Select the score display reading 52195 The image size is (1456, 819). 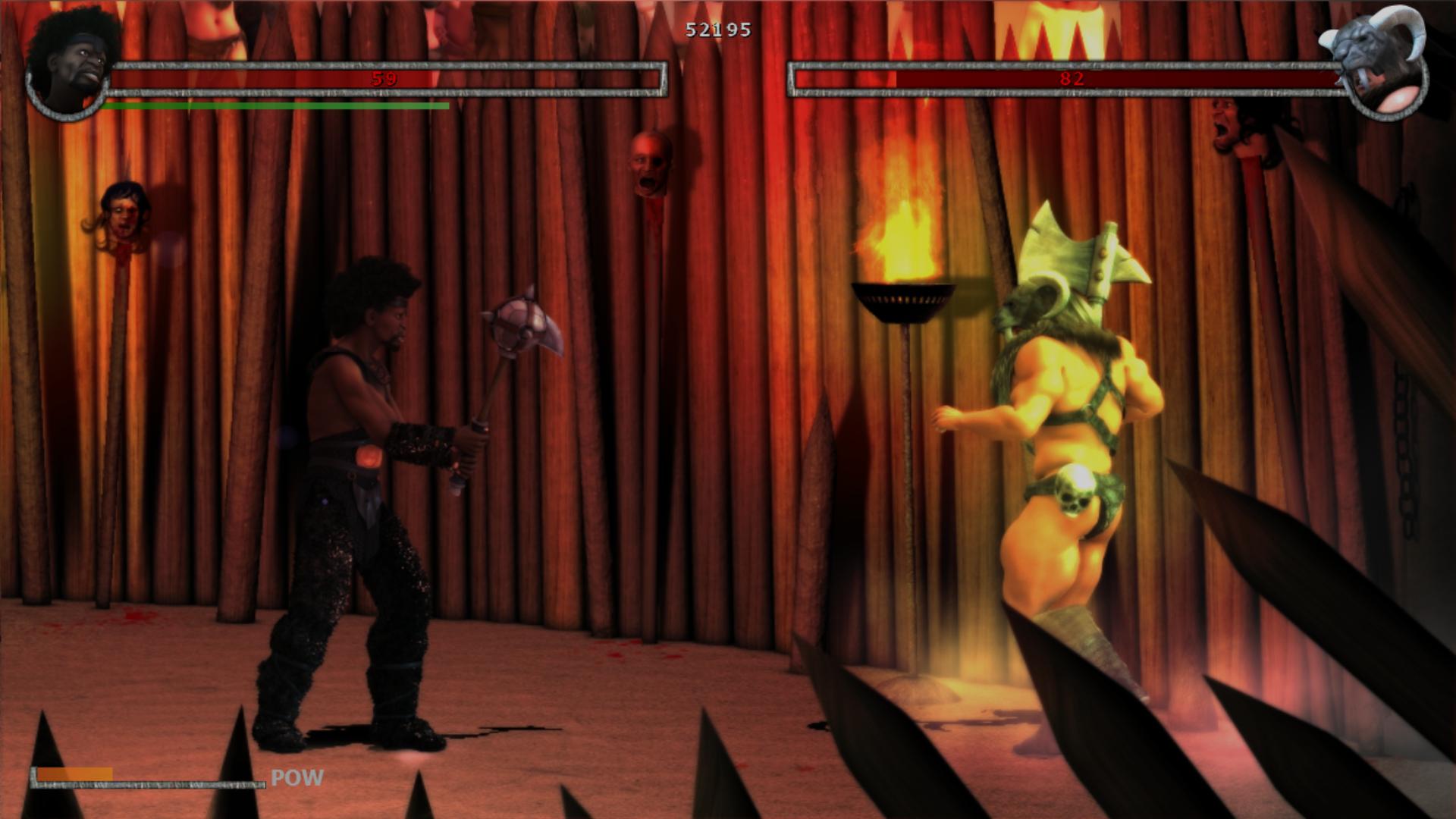coord(717,30)
